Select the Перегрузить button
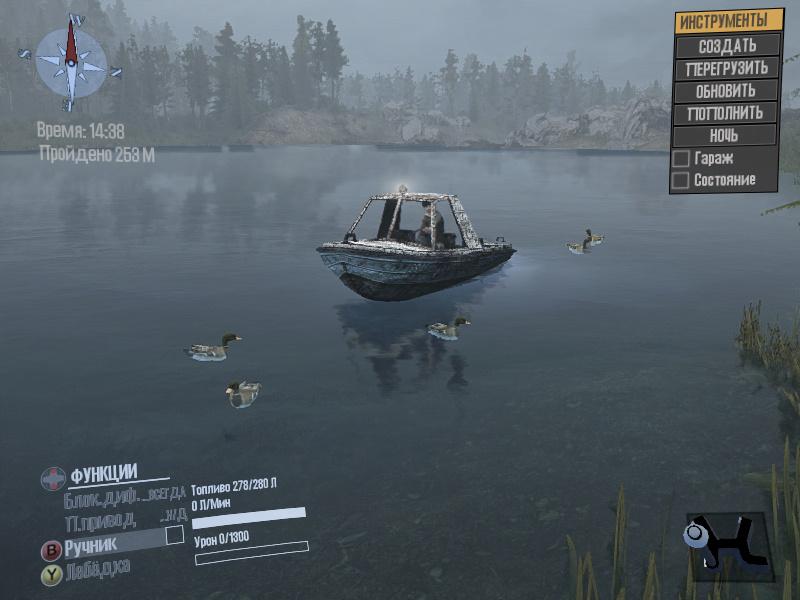Viewport: 800px width, 600px height. coord(727,68)
